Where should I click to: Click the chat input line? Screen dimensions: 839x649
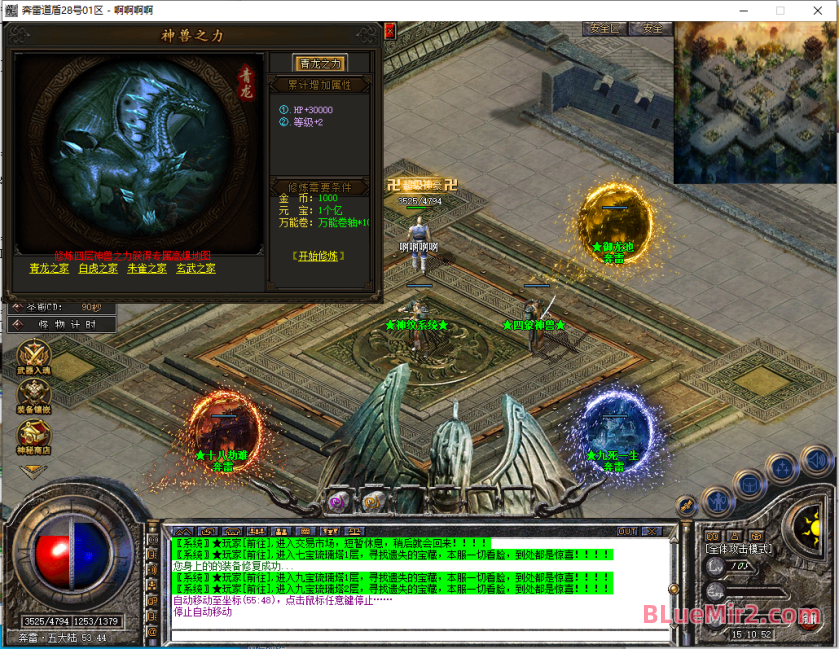(420, 634)
